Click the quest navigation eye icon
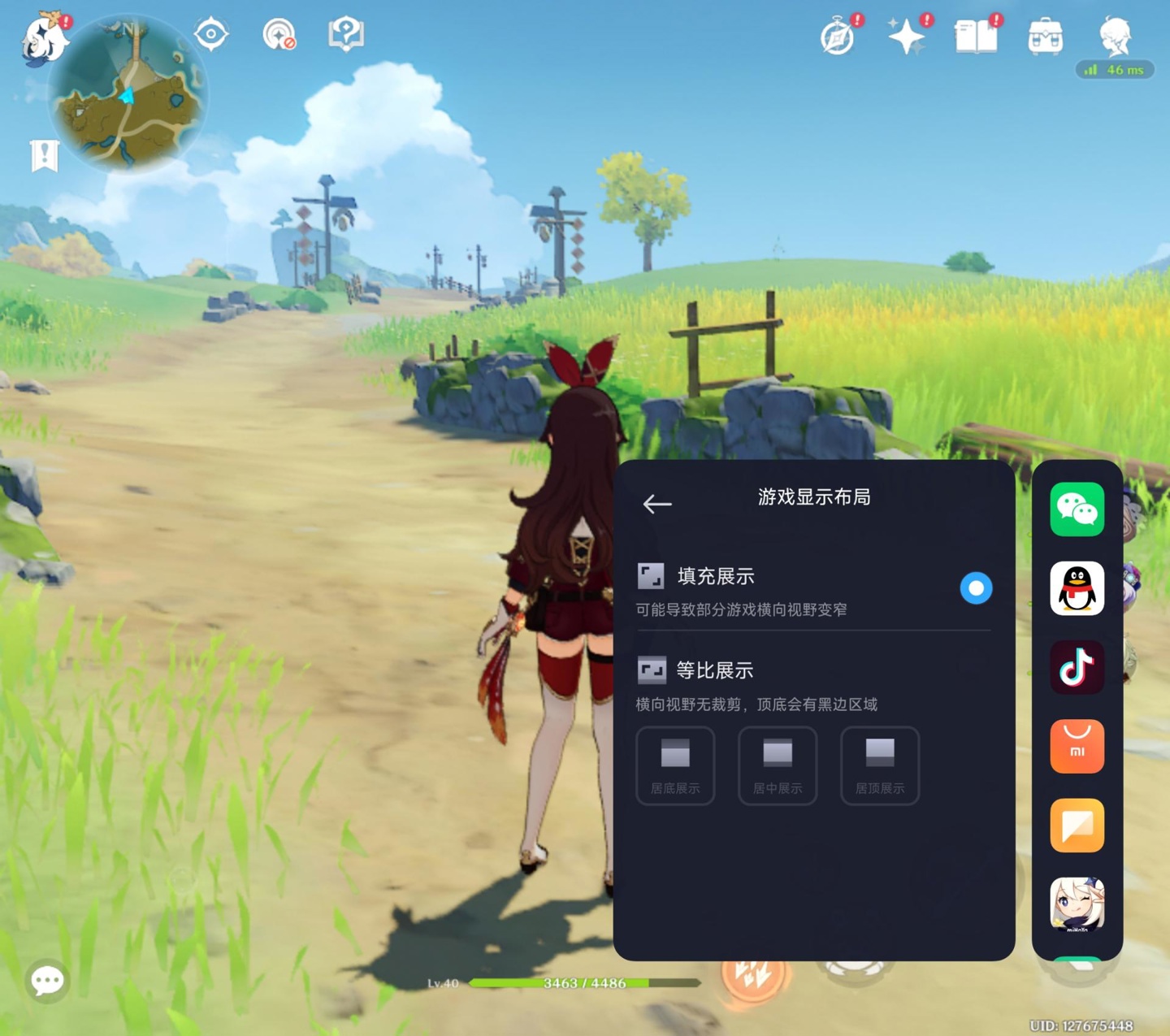 [x=210, y=33]
